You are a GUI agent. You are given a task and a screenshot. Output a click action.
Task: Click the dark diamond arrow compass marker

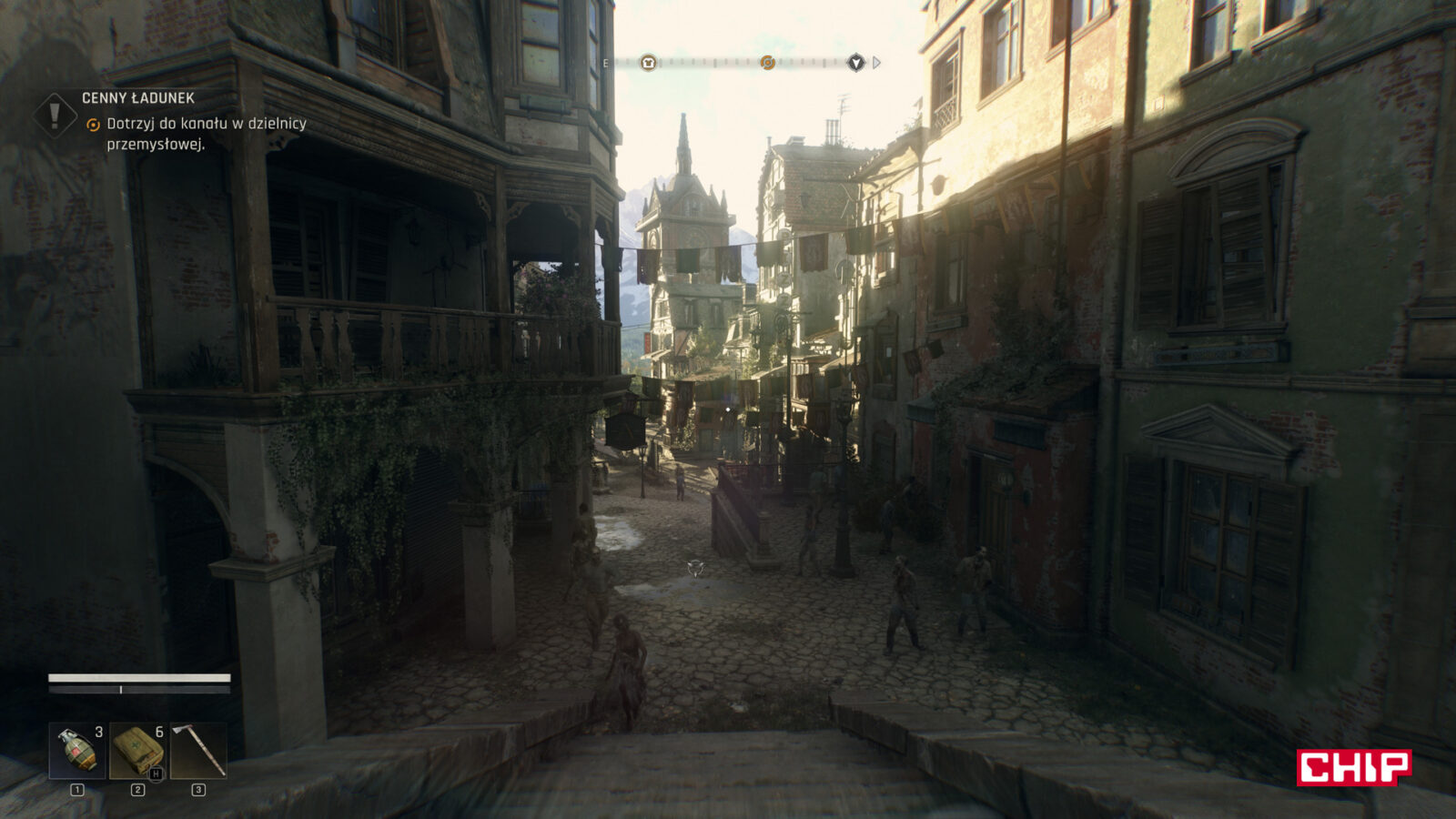(855, 63)
